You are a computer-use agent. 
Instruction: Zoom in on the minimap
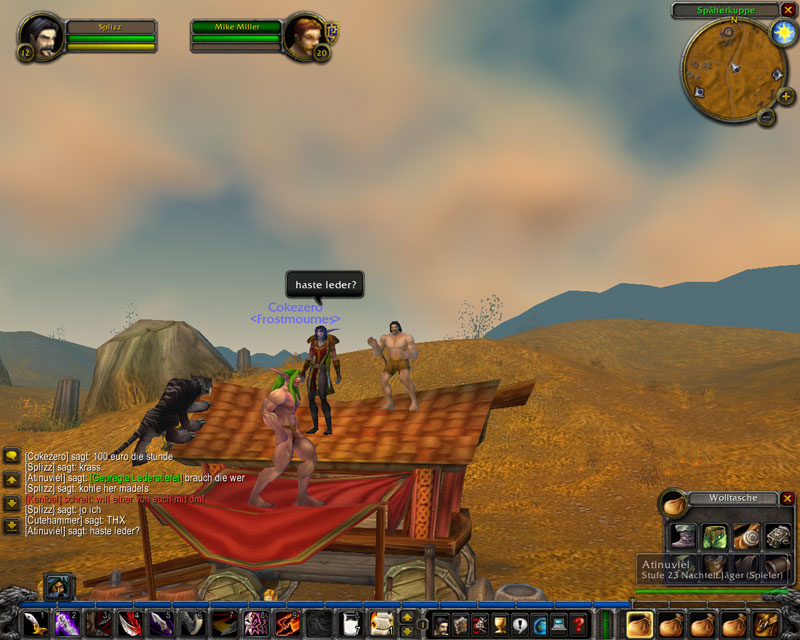pos(786,97)
